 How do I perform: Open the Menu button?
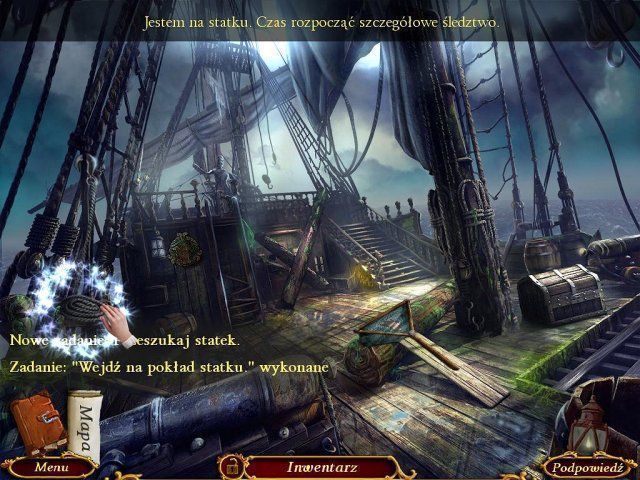(x=49, y=467)
